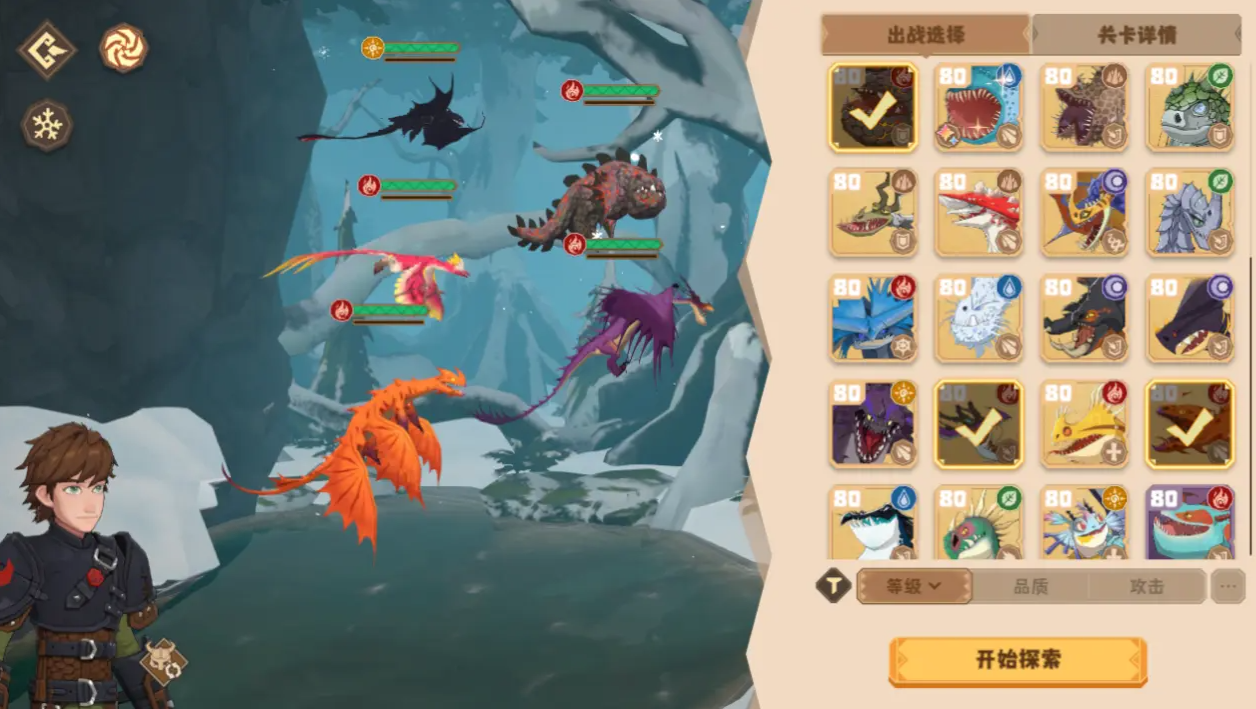1256x709 pixels.
Task: Choose the blue open-mouthed water dragon card
Action: point(978,107)
